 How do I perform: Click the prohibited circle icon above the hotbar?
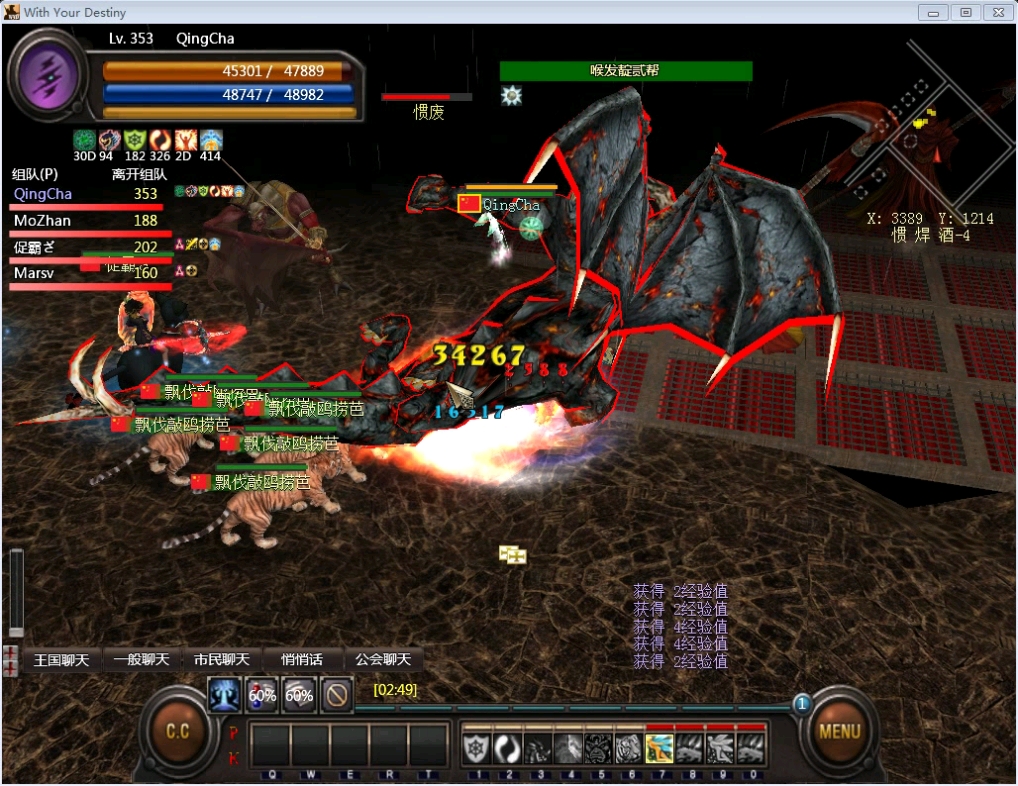tap(337, 695)
